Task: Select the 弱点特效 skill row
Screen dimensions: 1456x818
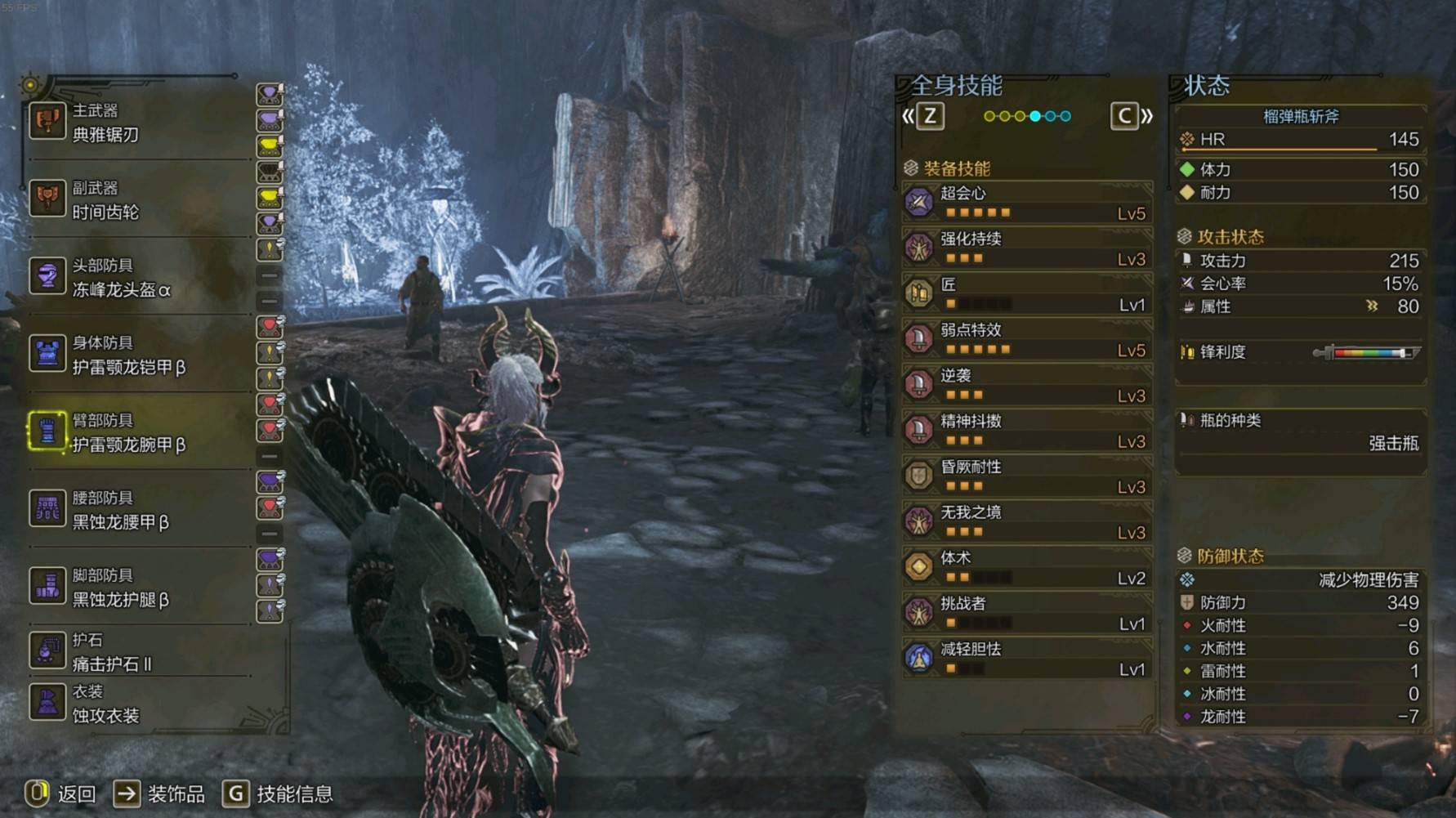Action: tap(1027, 339)
